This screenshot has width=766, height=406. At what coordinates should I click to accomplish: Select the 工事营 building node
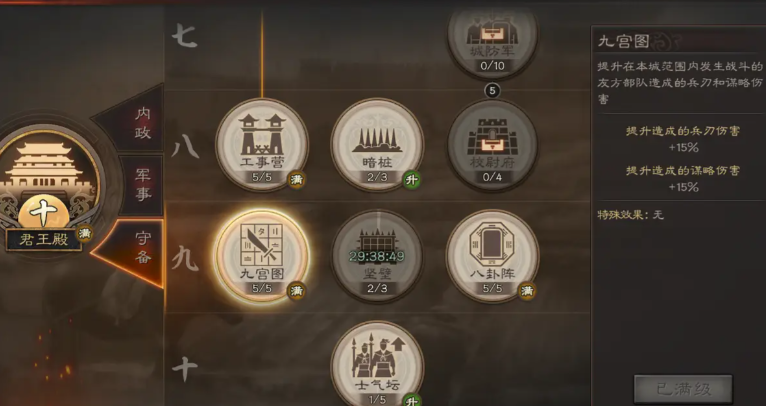pos(262,143)
